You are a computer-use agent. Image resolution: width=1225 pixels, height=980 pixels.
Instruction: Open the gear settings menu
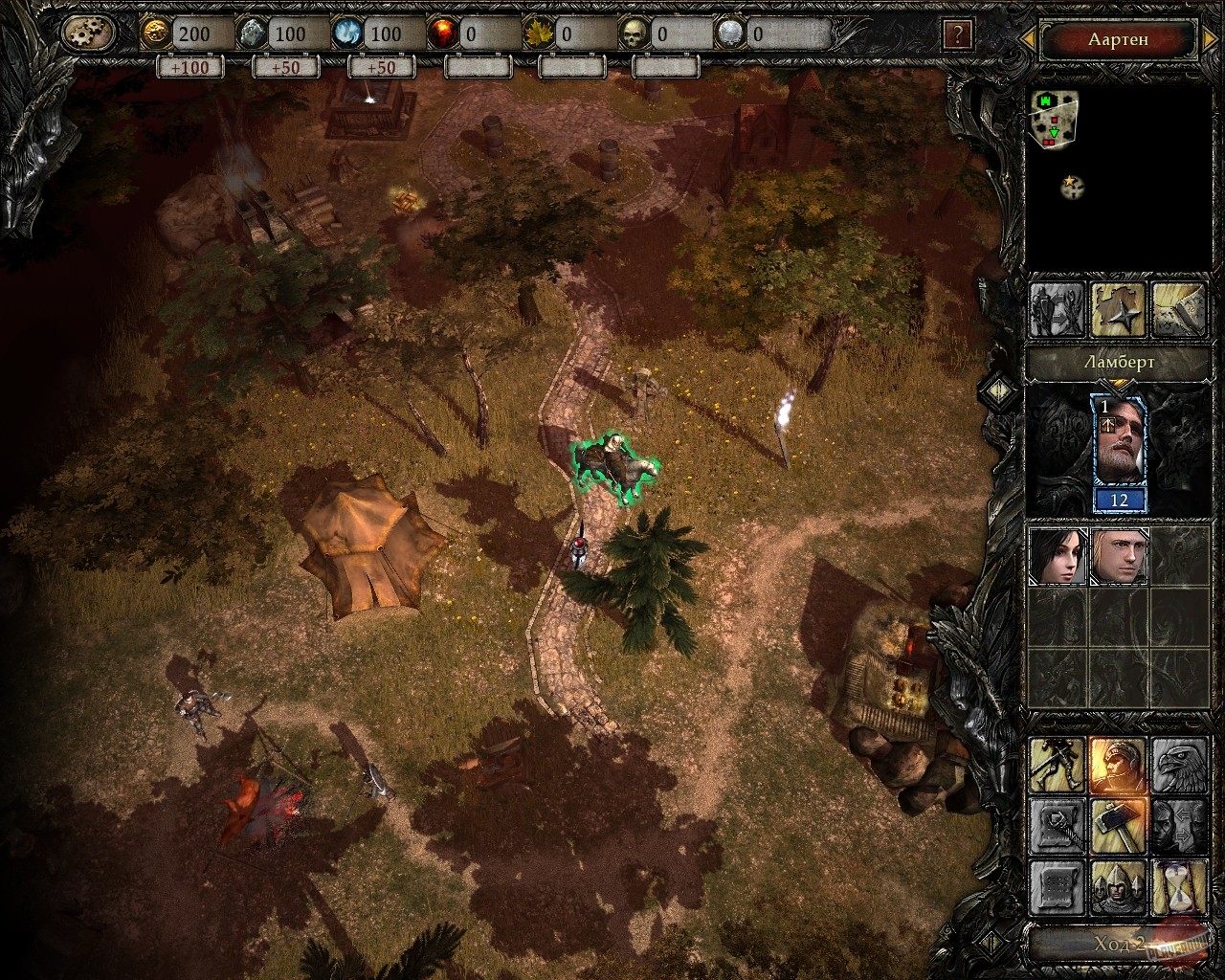coord(88,34)
